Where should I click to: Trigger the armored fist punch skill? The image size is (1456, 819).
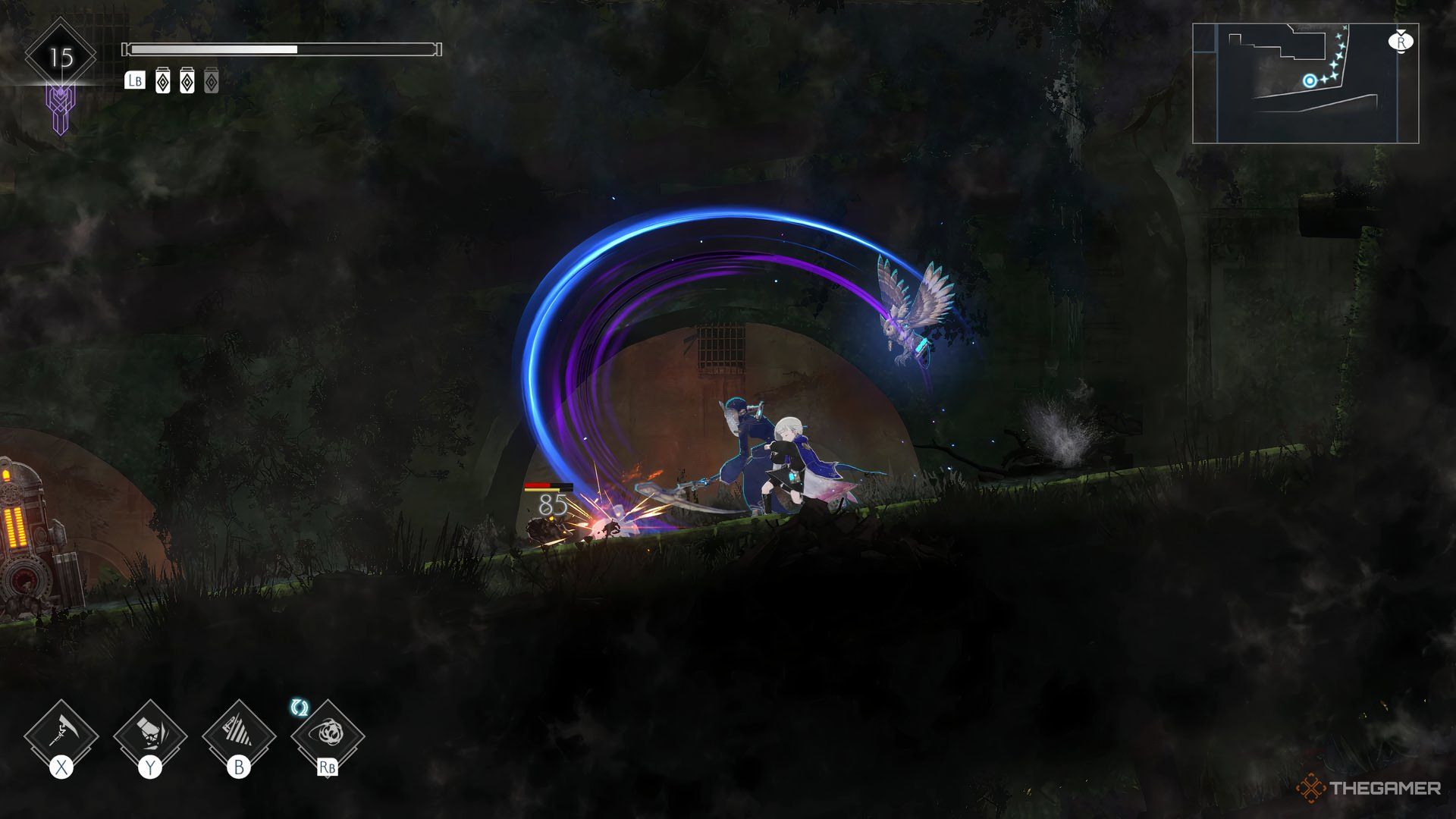150,734
